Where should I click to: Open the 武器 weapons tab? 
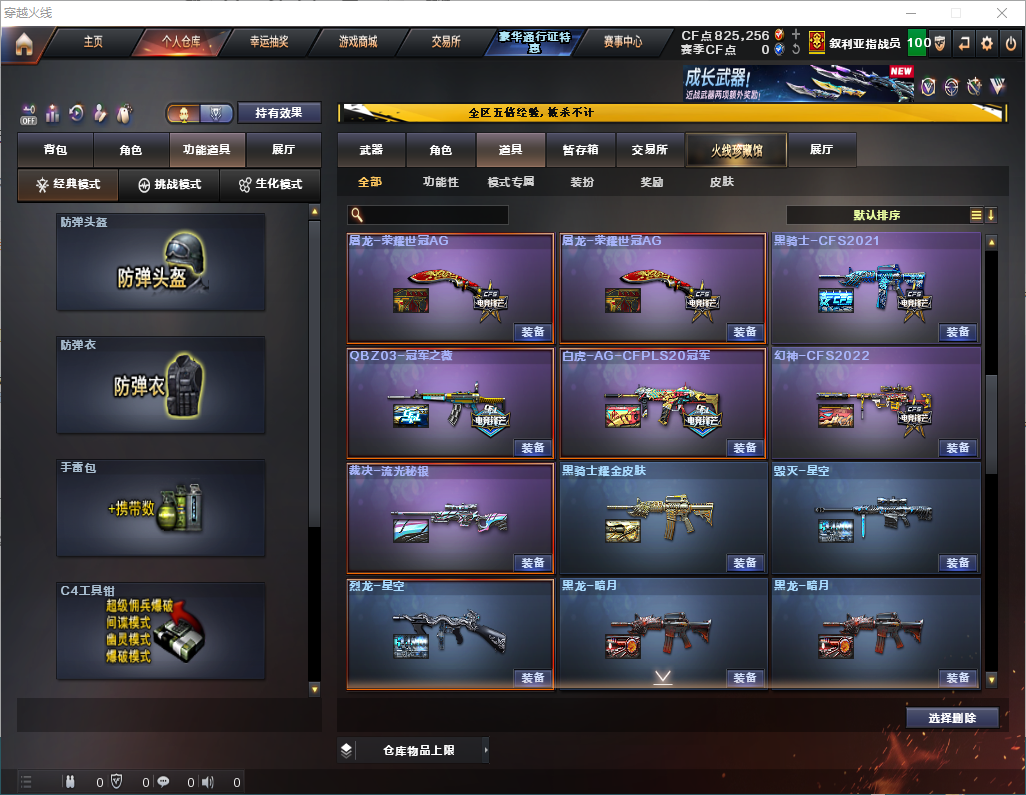click(x=371, y=150)
